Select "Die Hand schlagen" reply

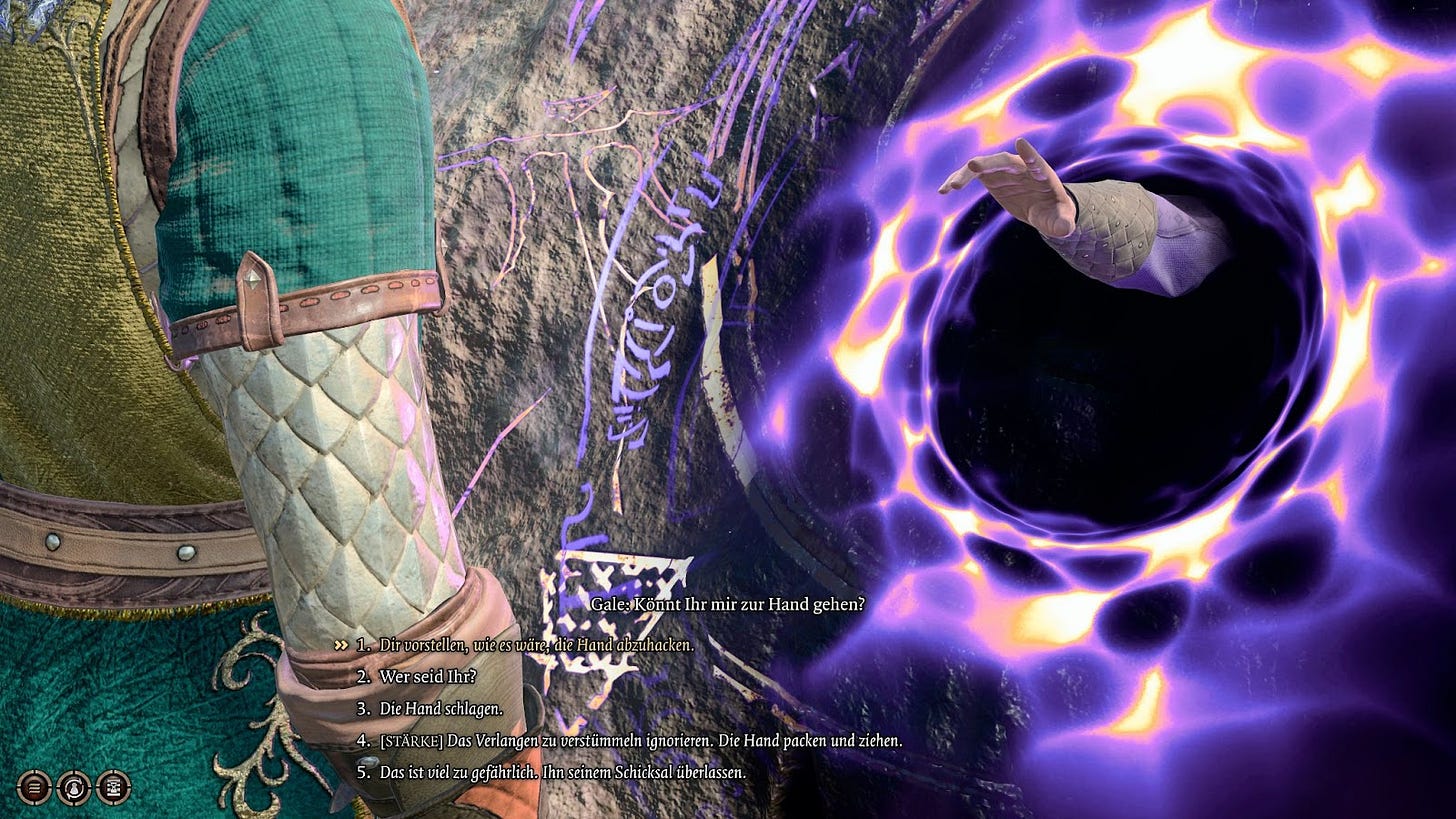coord(441,709)
